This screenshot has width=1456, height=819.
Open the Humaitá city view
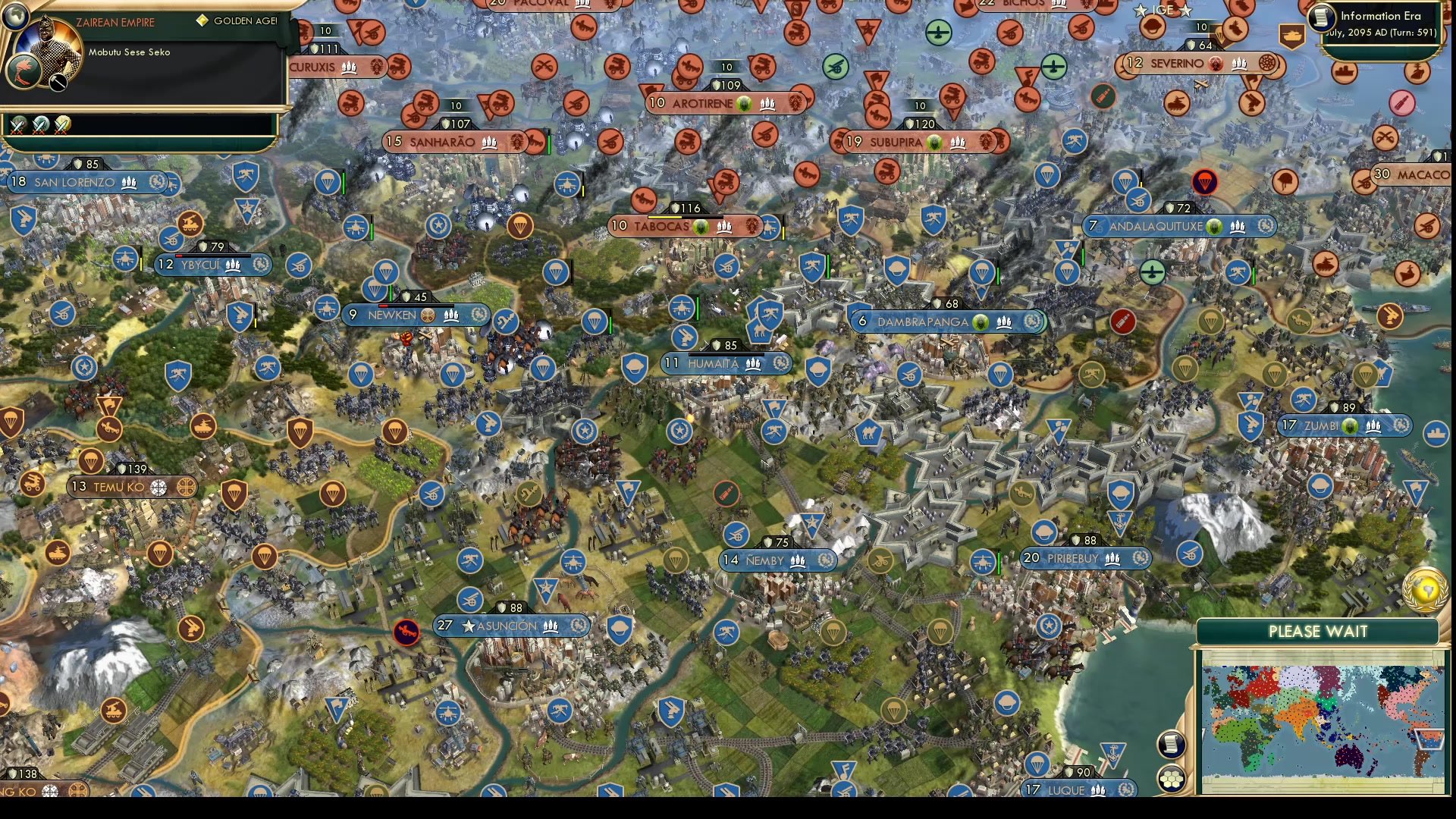(724, 363)
